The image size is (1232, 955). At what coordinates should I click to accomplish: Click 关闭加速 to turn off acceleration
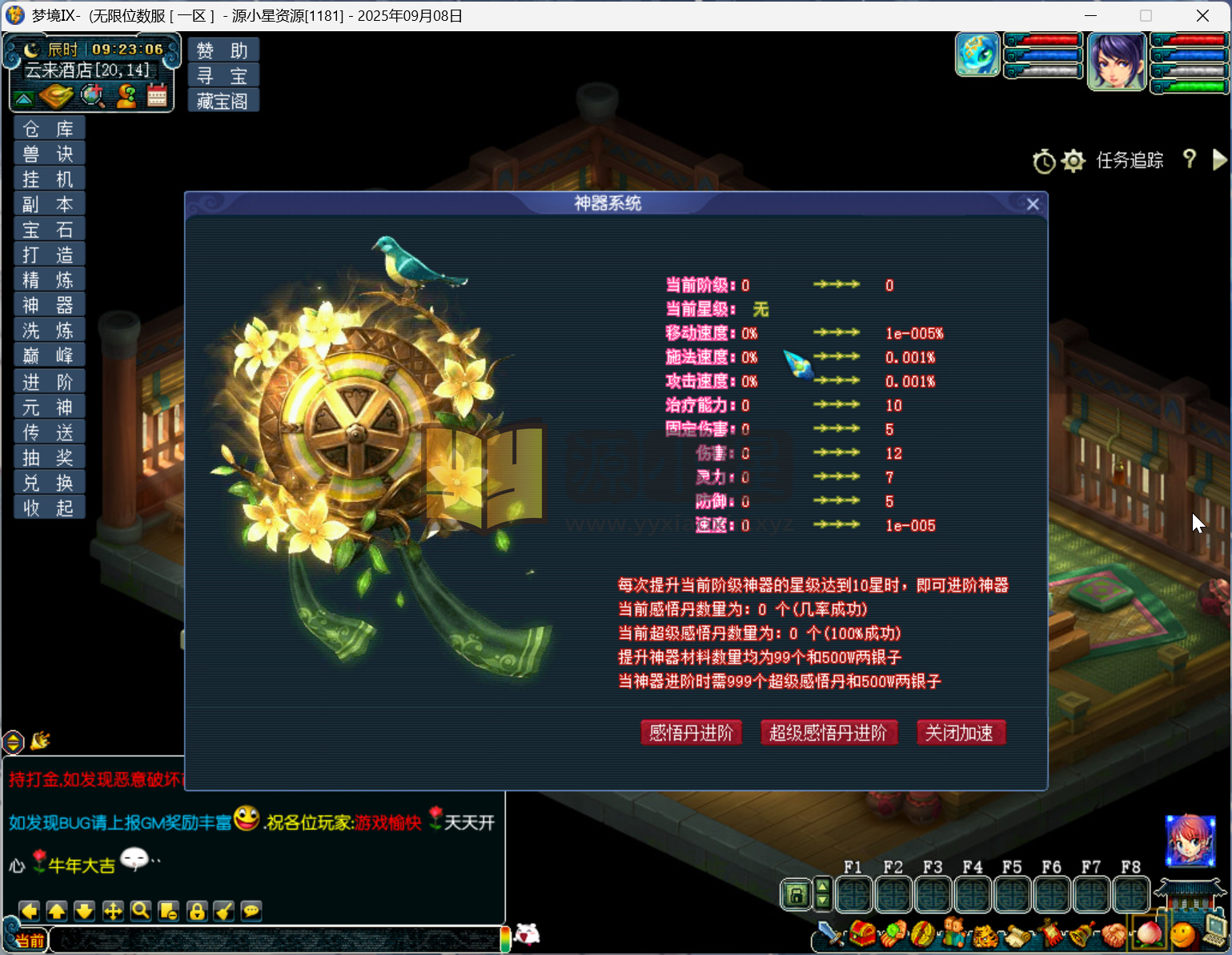click(x=961, y=732)
